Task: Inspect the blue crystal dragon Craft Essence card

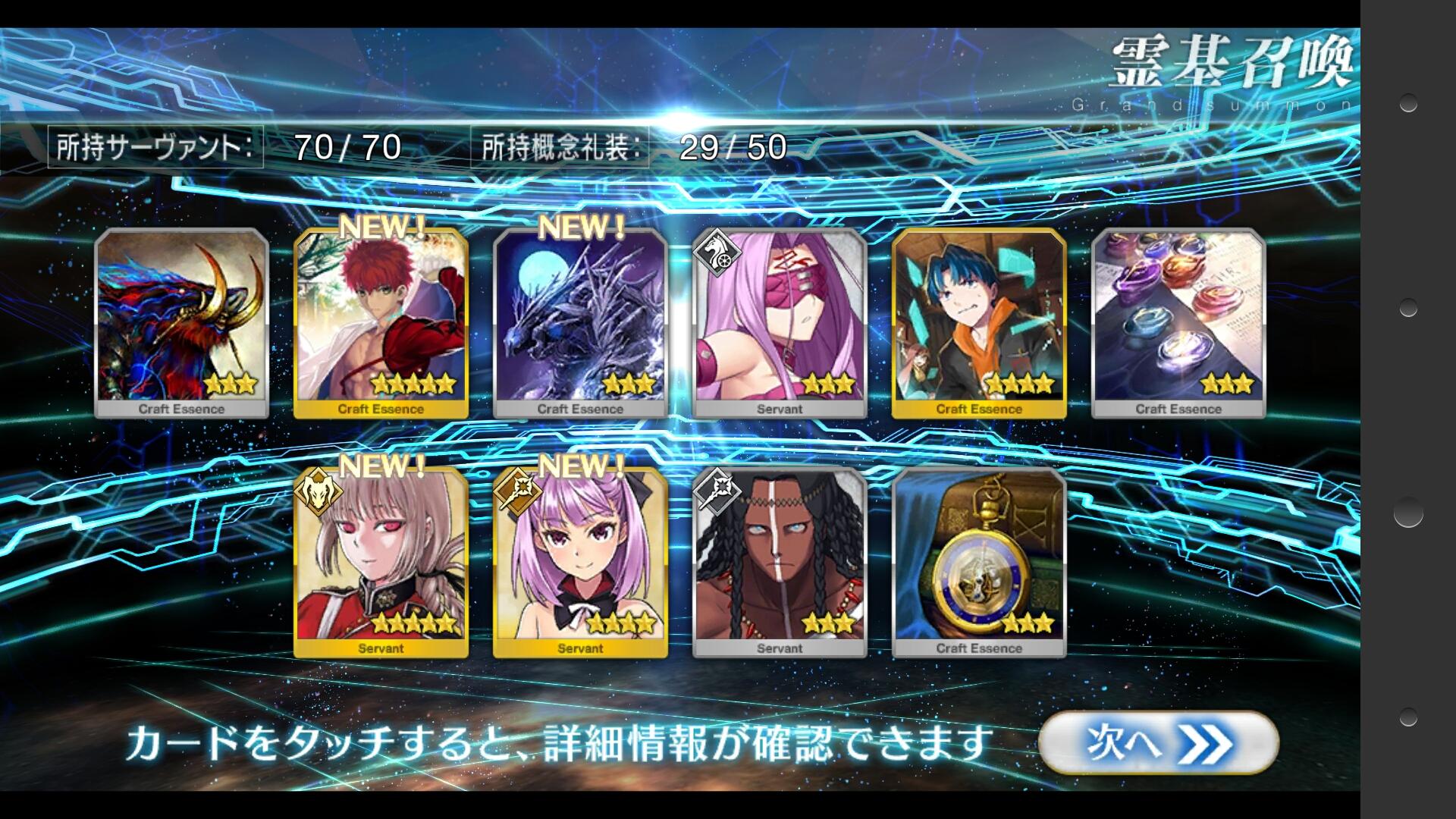Action: (580, 323)
